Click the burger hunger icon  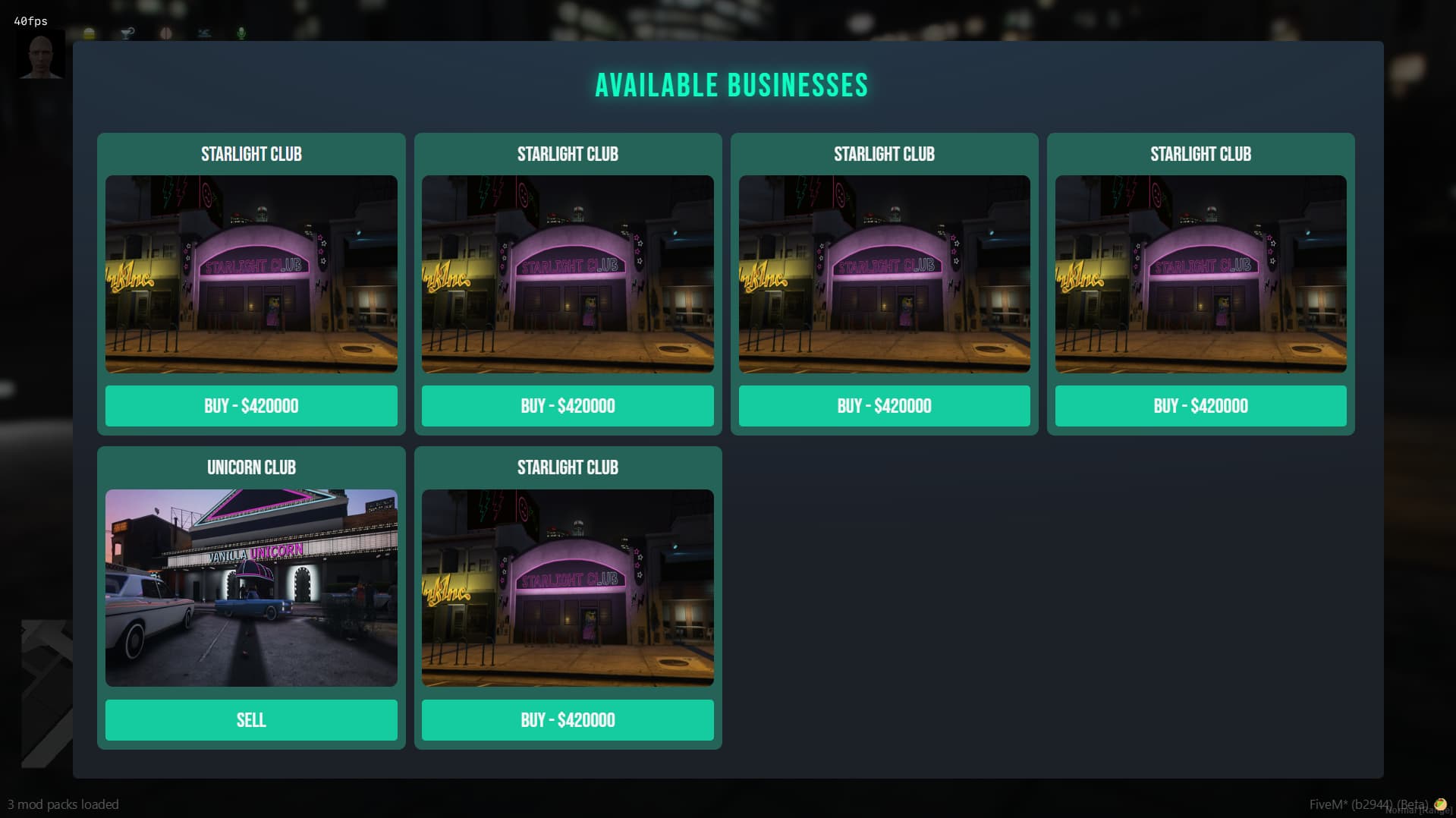pos(90,33)
